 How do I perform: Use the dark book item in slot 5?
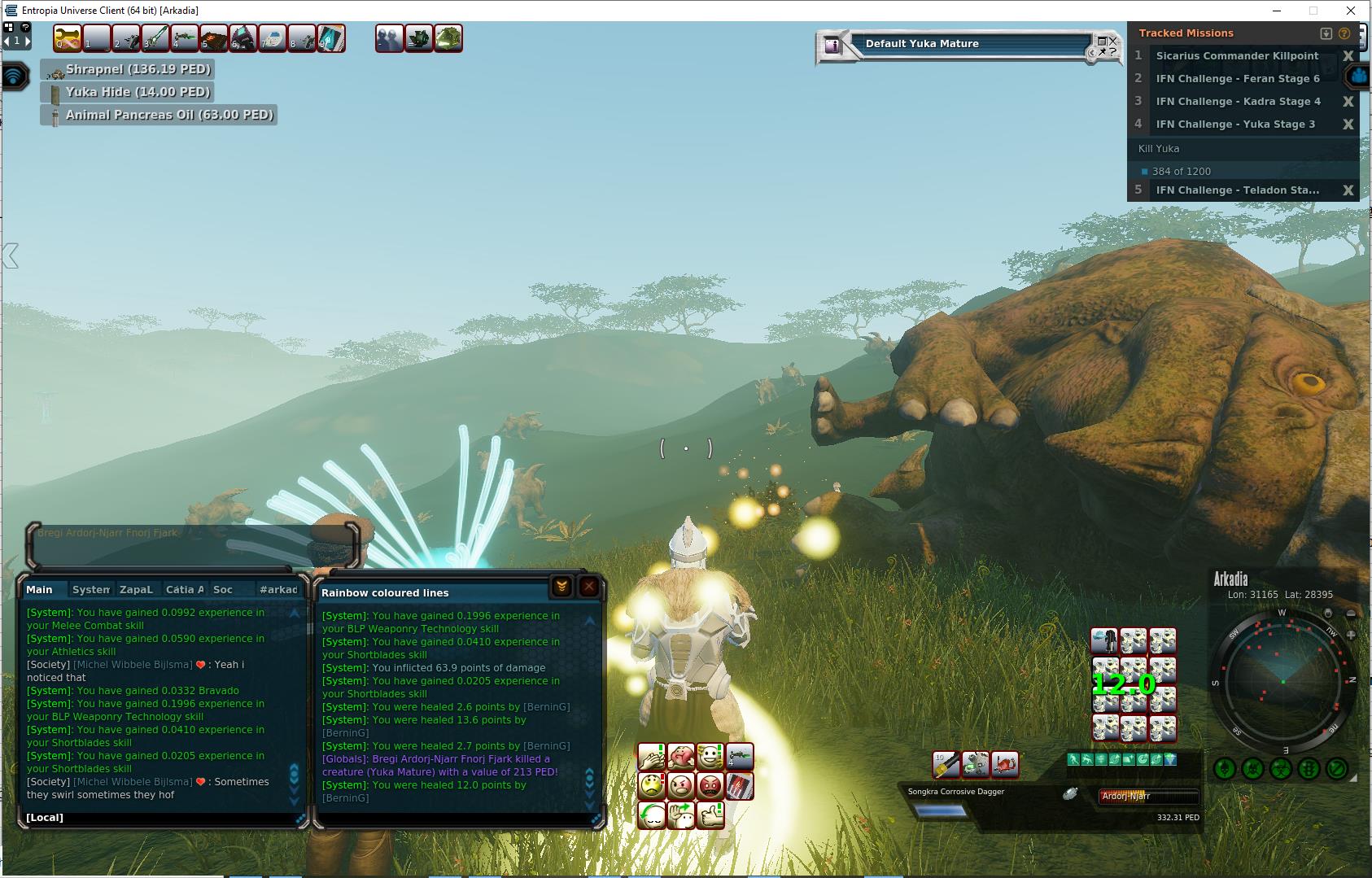(x=214, y=38)
